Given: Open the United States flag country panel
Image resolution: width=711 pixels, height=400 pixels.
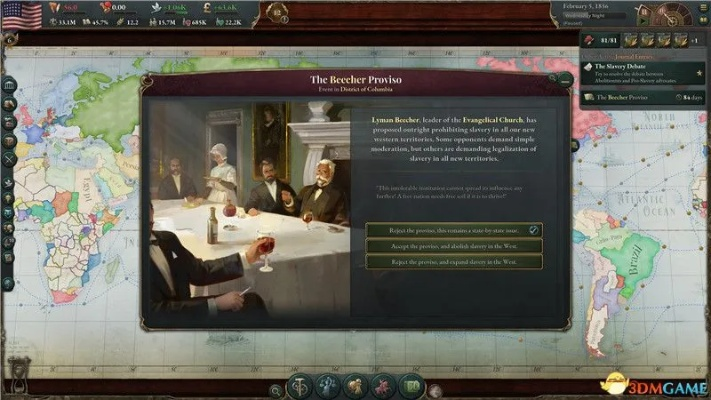Looking at the screenshot, I should [x=21, y=14].
